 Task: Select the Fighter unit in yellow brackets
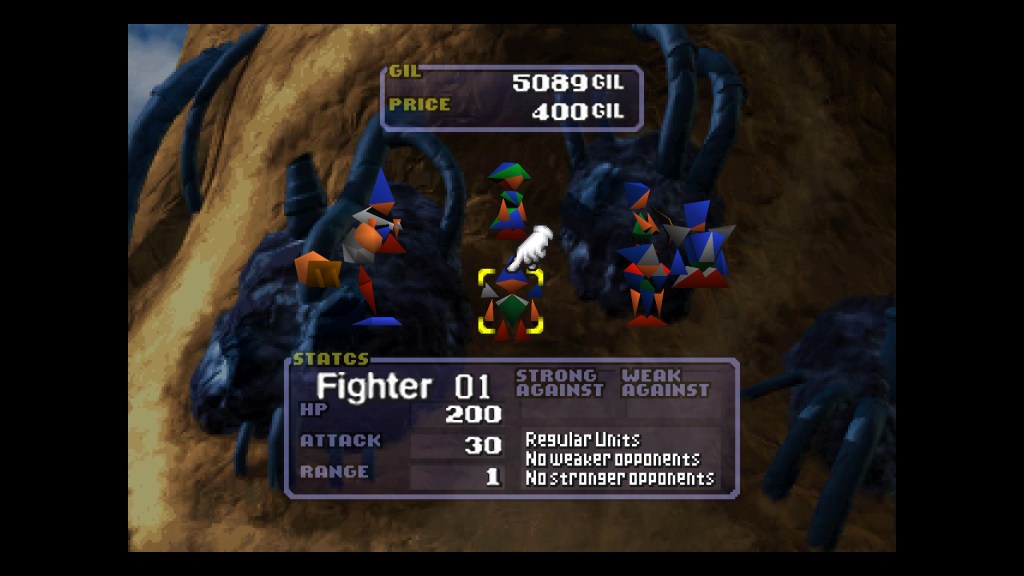[x=511, y=303]
